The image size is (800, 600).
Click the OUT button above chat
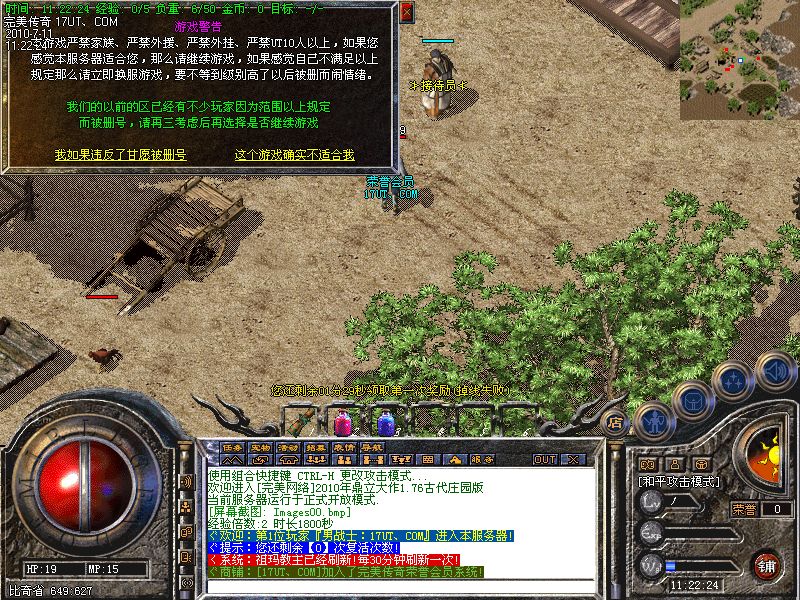point(544,460)
